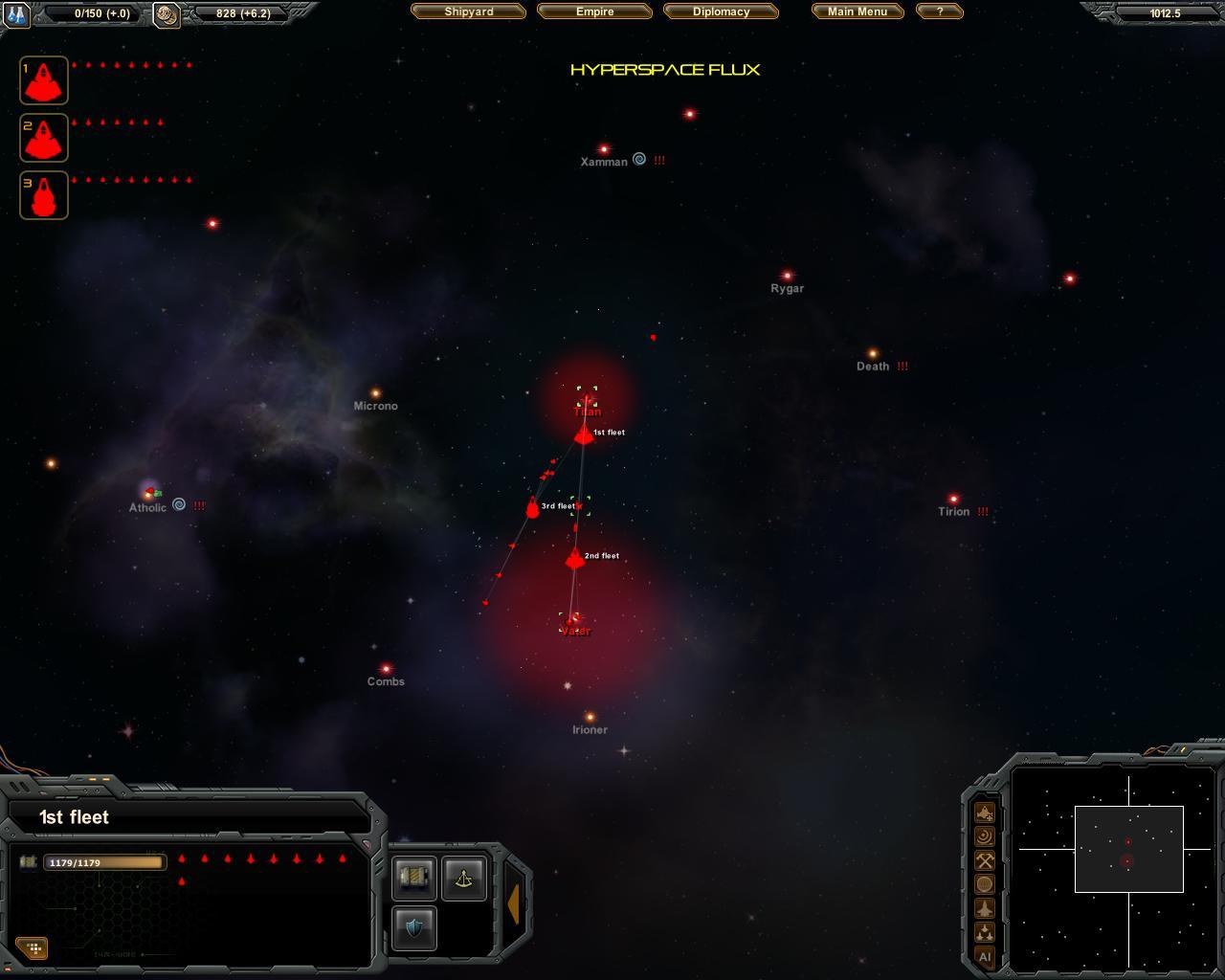Screen dimensions: 1225x980
Task: Open the Diplomacy screen
Action: [x=721, y=11]
